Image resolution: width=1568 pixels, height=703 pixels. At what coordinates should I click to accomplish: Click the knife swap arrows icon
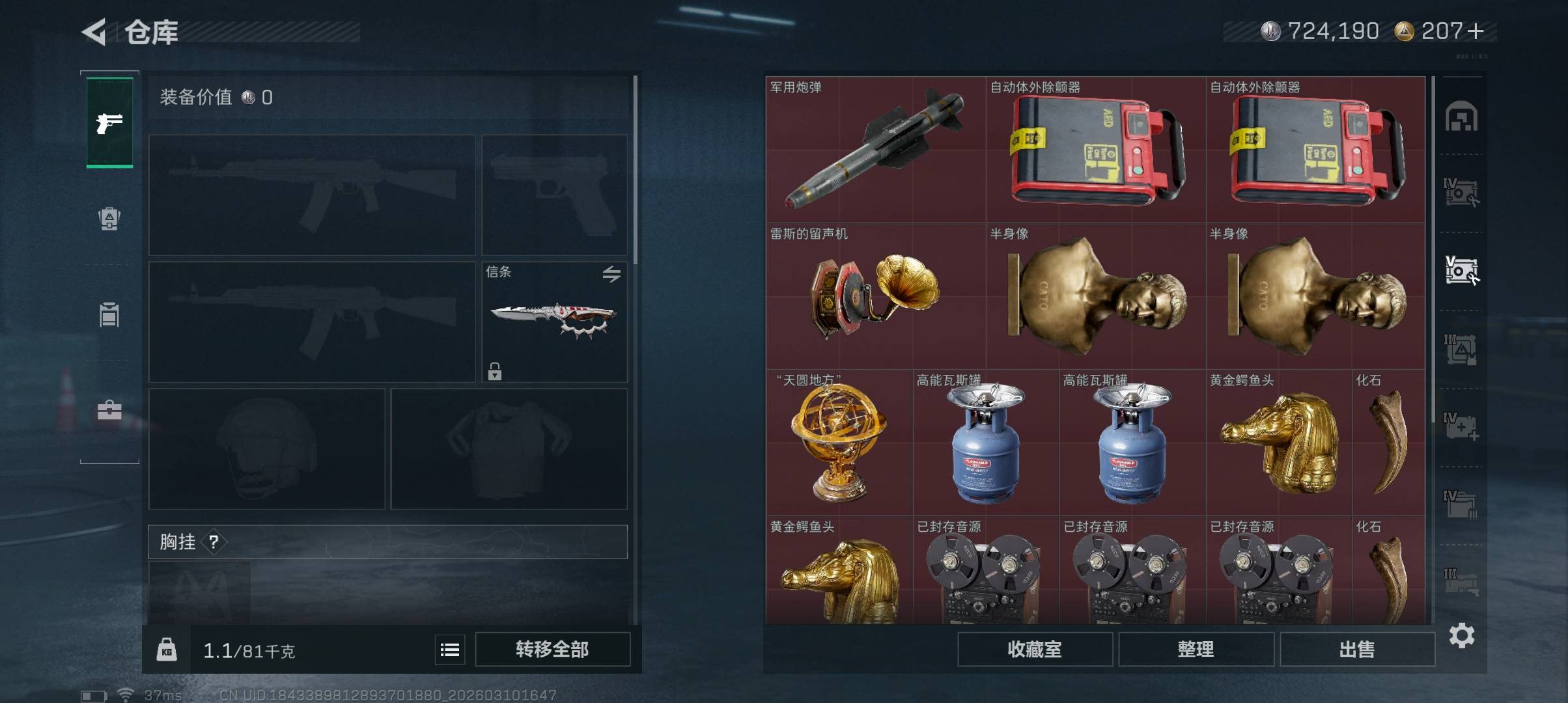click(611, 274)
